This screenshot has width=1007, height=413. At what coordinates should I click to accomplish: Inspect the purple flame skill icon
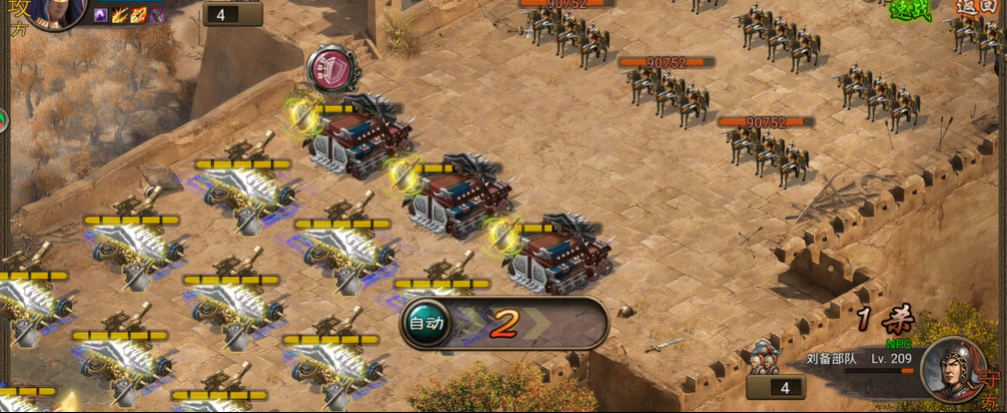click(x=101, y=15)
